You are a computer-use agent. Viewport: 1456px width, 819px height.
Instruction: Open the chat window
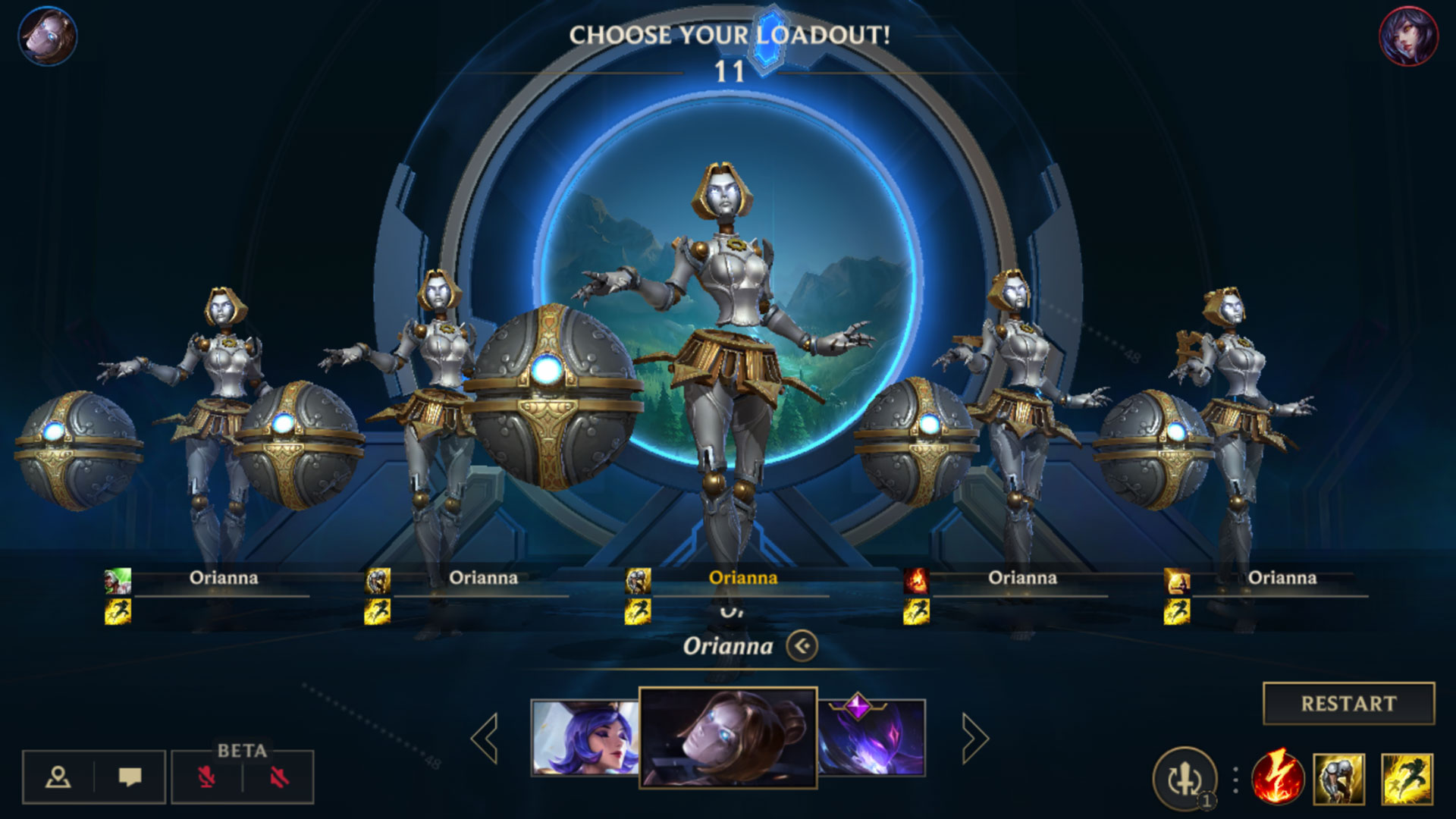point(130,777)
